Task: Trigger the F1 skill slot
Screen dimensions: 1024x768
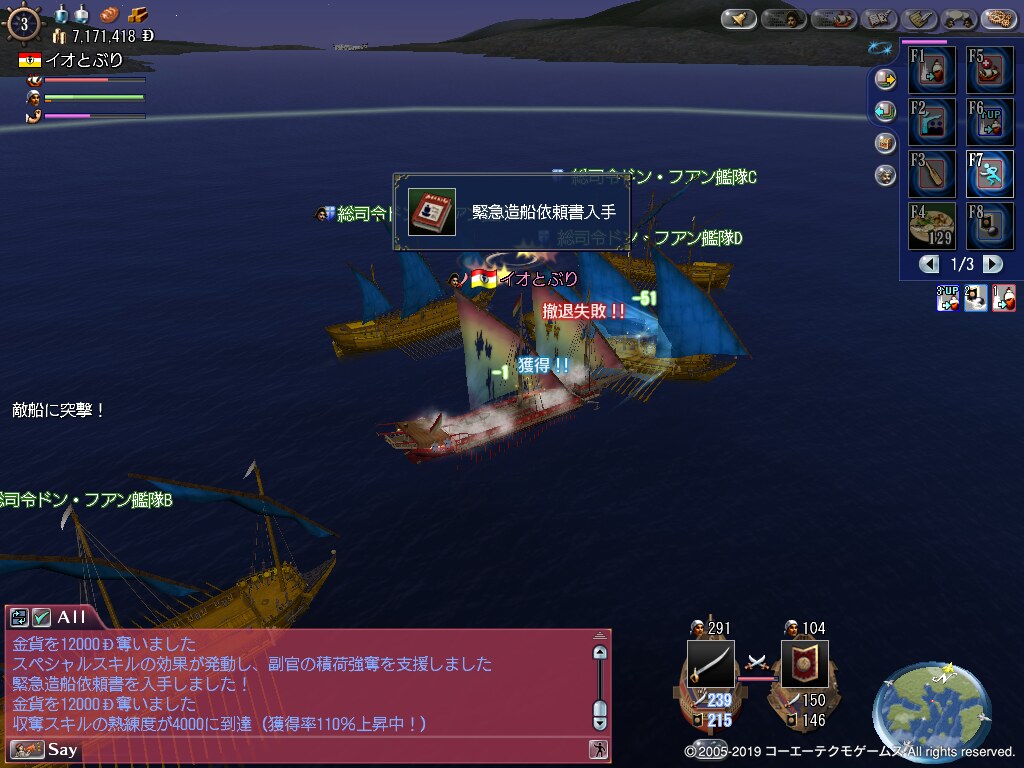Action: click(932, 70)
